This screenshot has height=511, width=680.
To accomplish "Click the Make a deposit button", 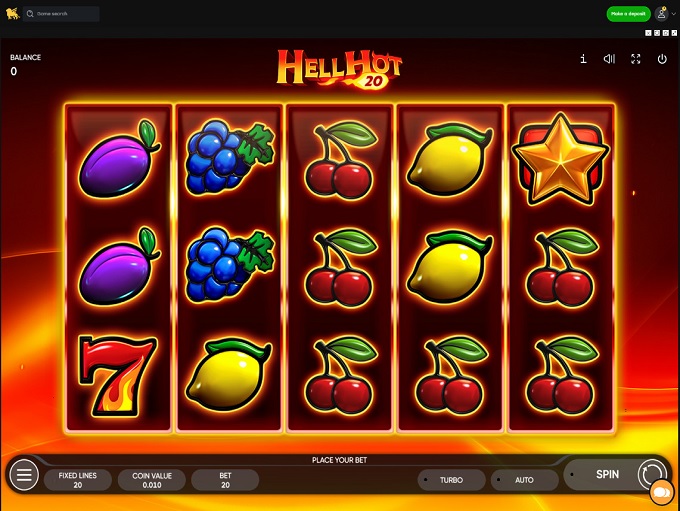I will [x=628, y=14].
